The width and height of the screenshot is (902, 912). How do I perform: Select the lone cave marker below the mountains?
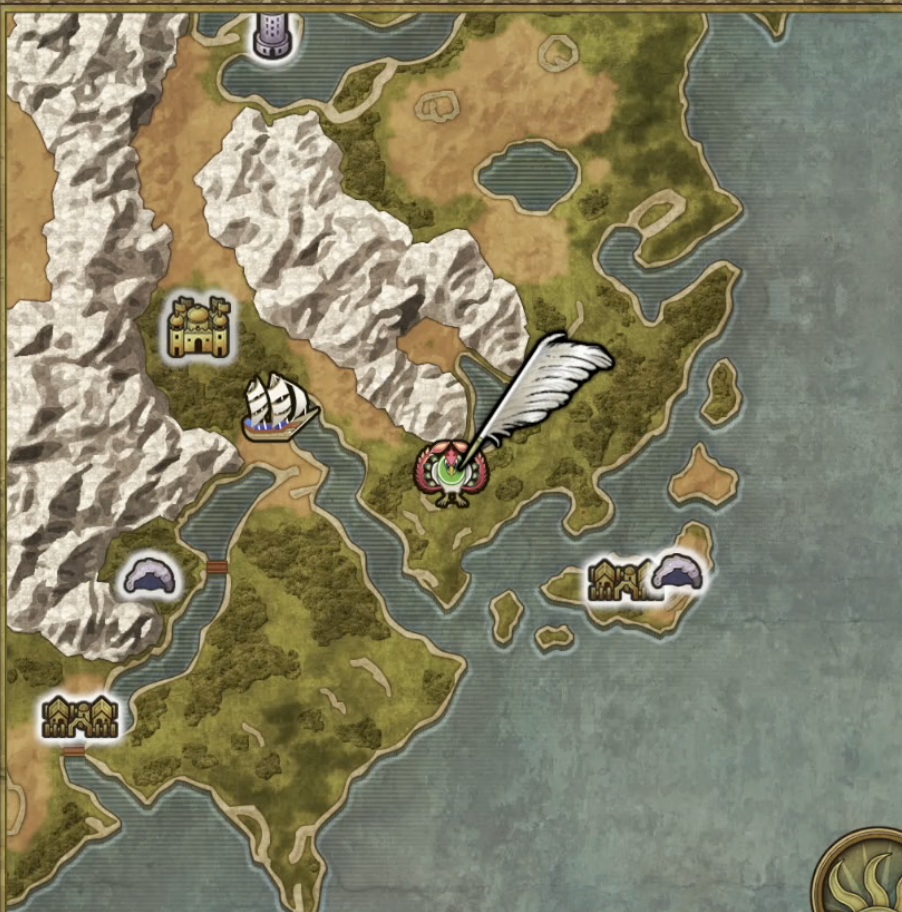149,579
